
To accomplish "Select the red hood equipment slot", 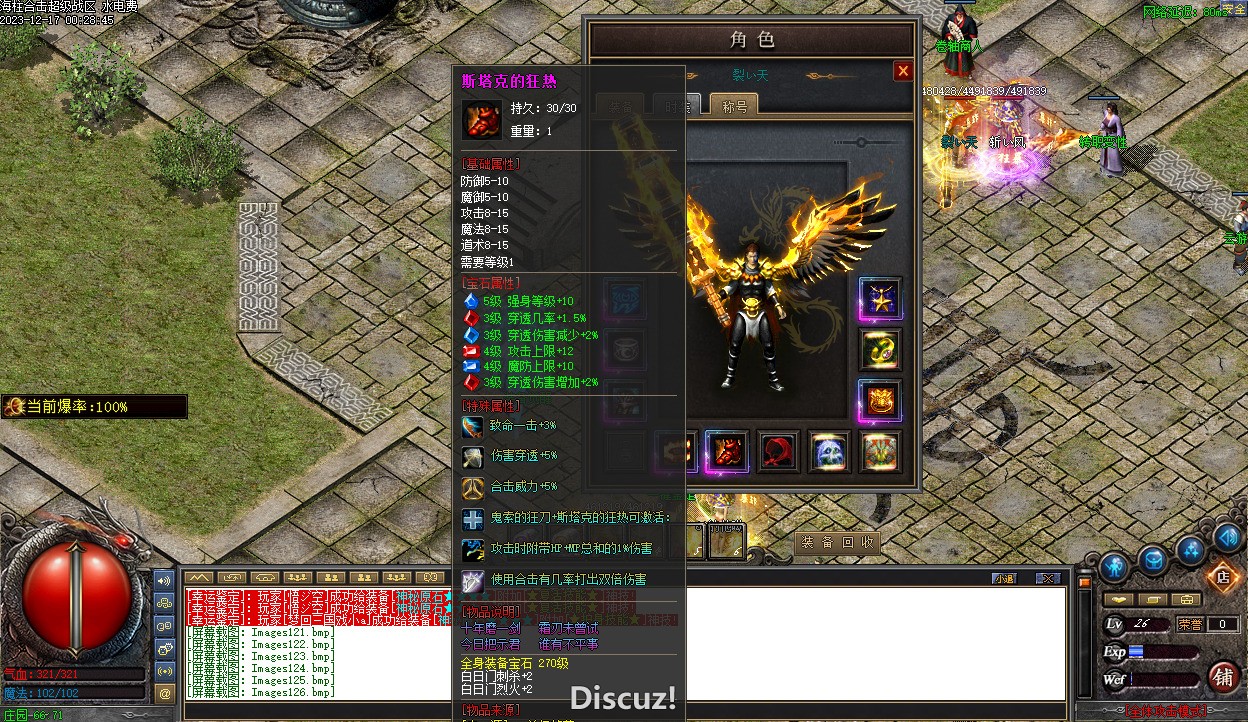I will 778,452.
